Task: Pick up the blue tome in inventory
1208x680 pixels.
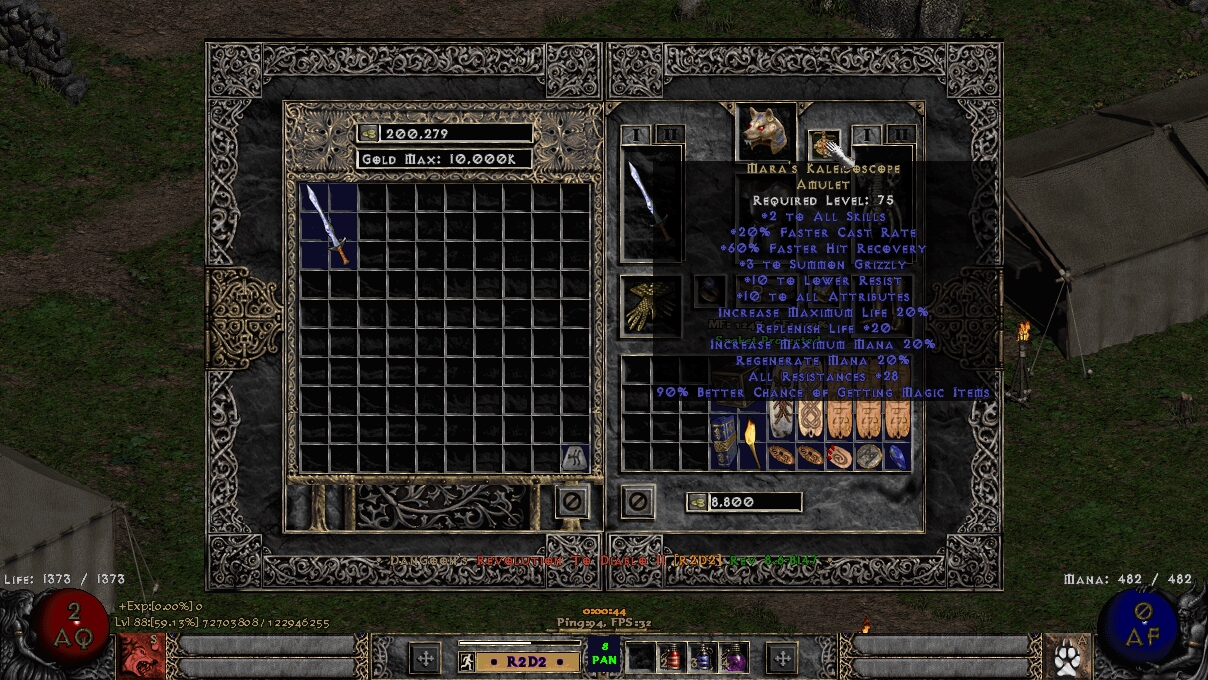Action: [x=724, y=442]
